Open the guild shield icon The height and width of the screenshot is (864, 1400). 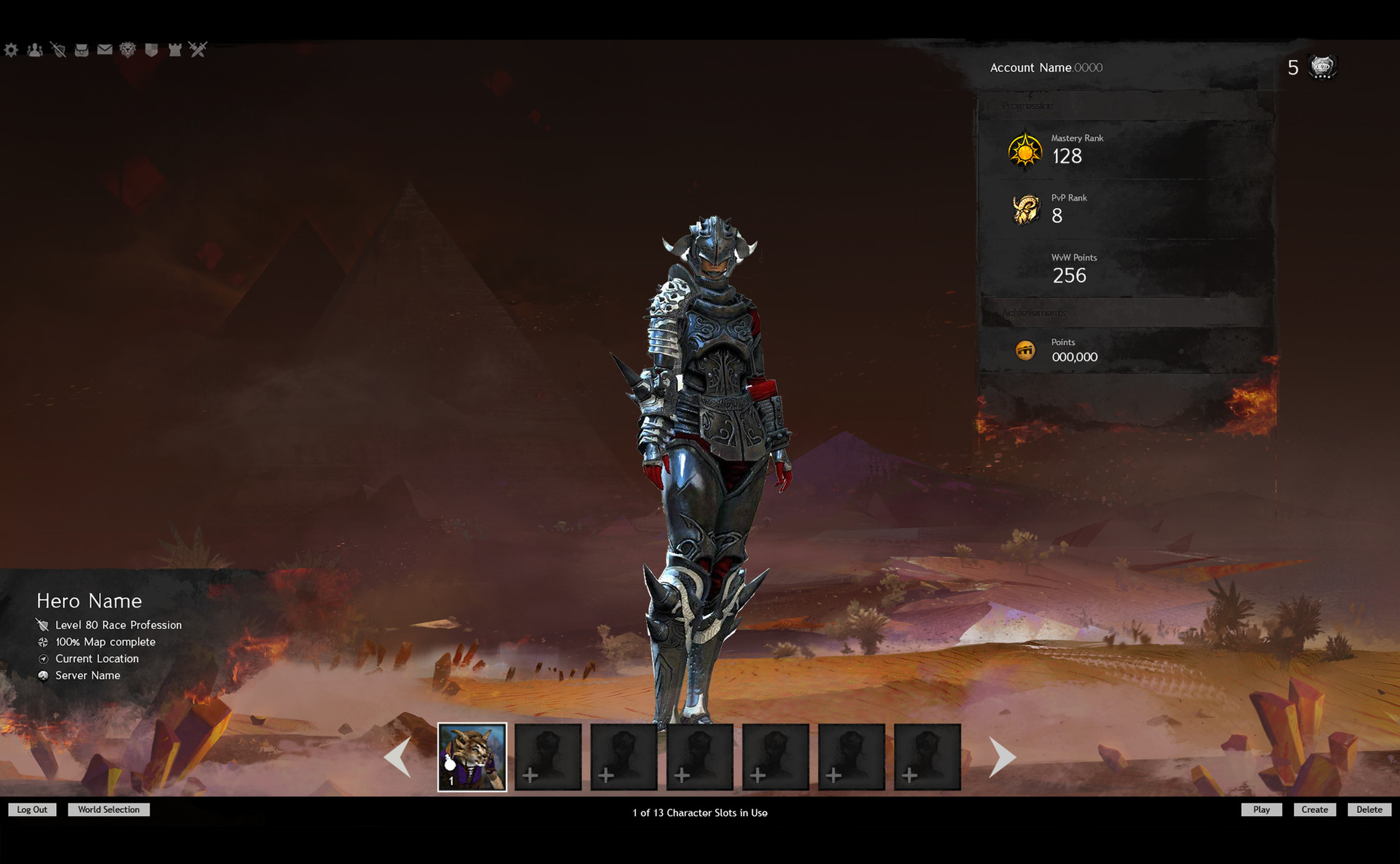coord(152,50)
